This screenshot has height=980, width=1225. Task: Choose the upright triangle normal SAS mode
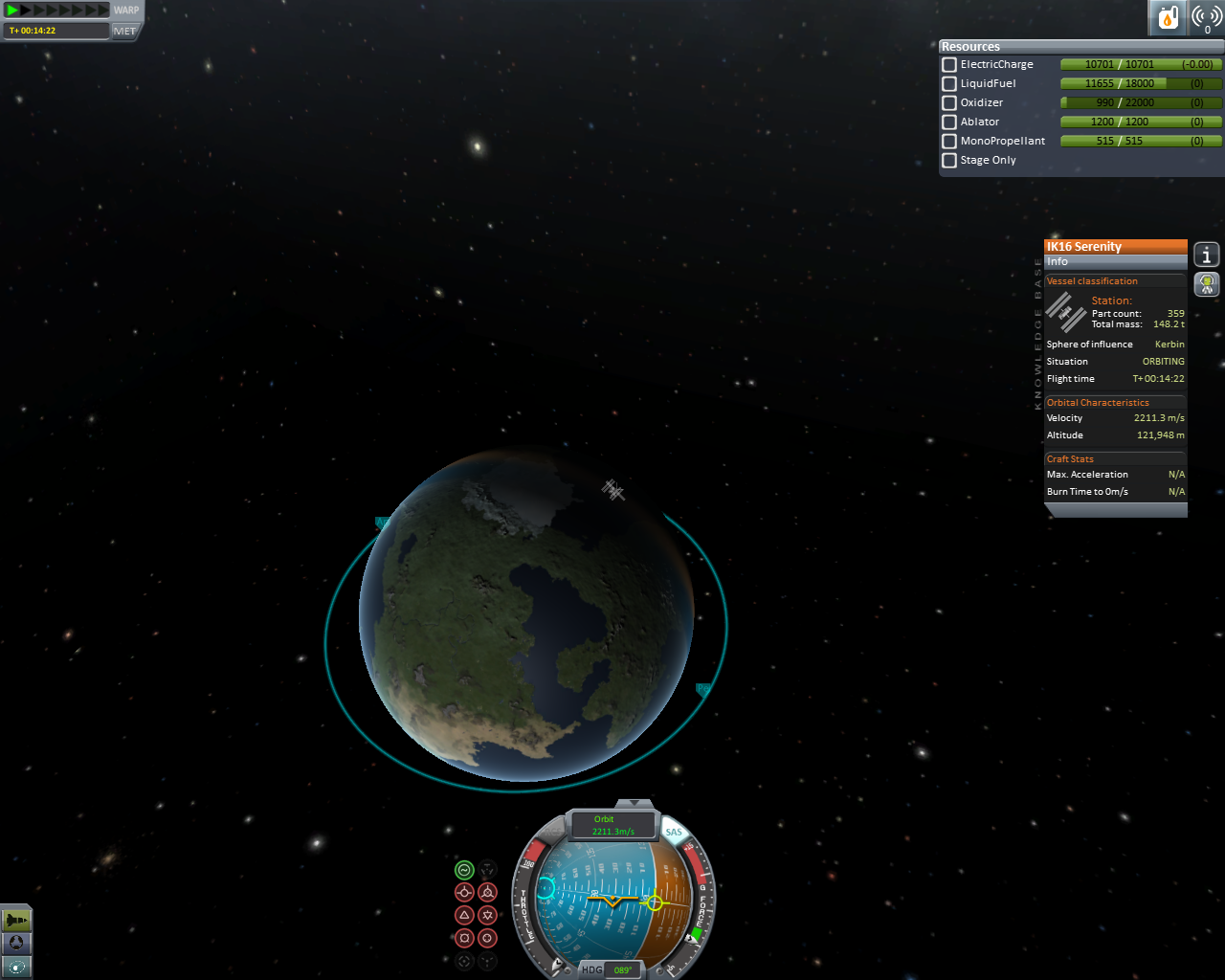(x=464, y=916)
